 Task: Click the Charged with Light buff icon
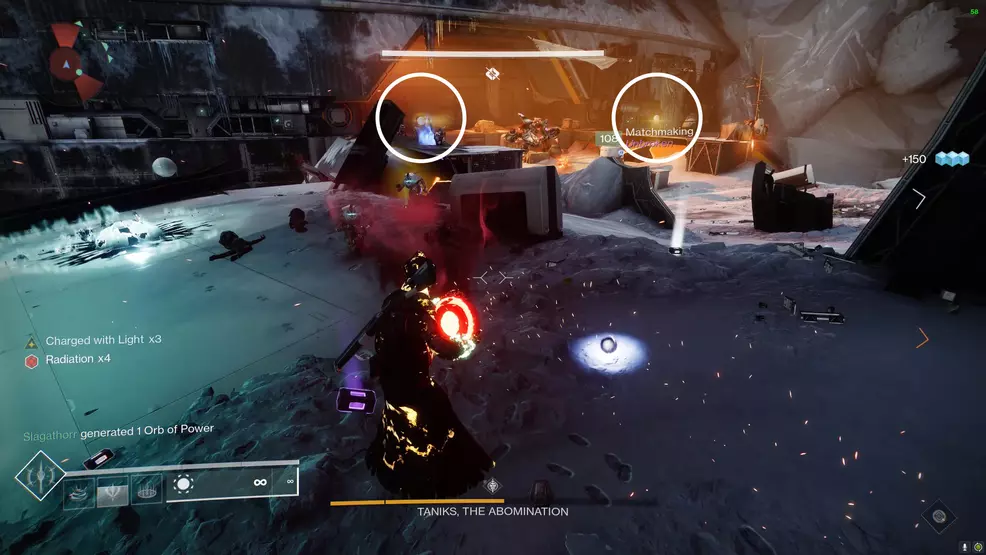31,341
